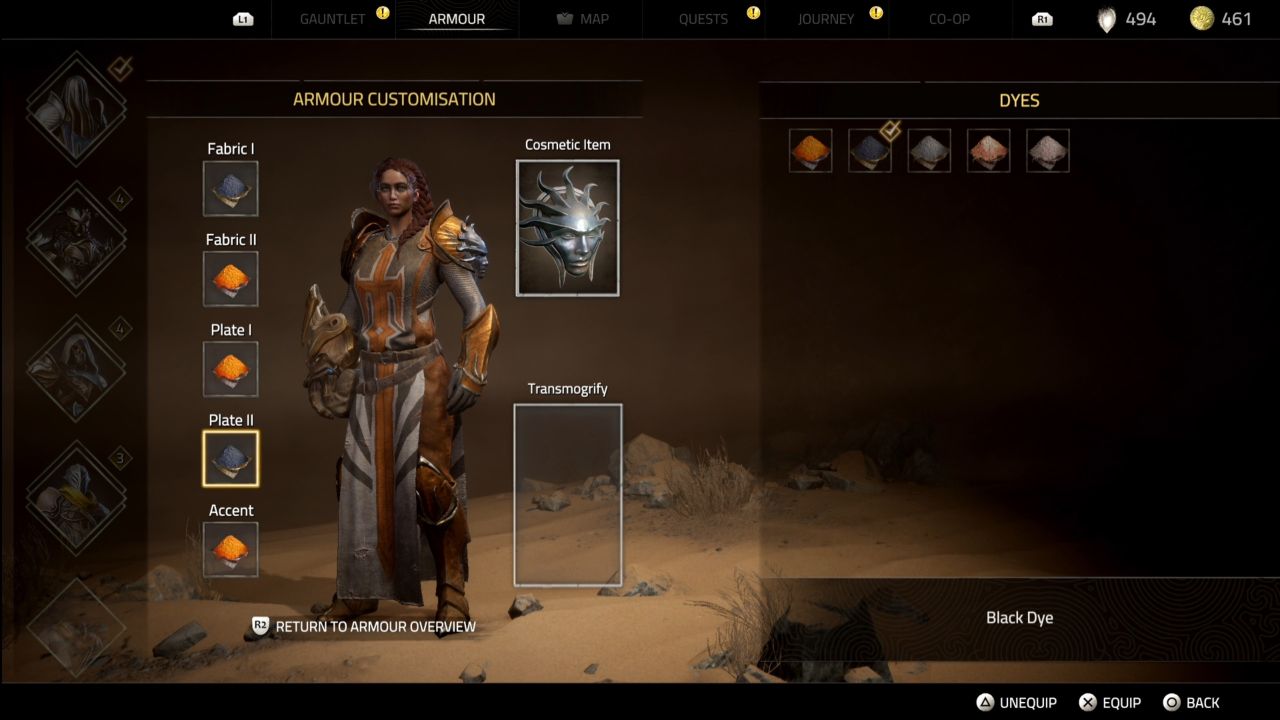Open the QUESTS tab
This screenshot has height=720, width=1280.
pyautogui.click(x=703, y=18)
